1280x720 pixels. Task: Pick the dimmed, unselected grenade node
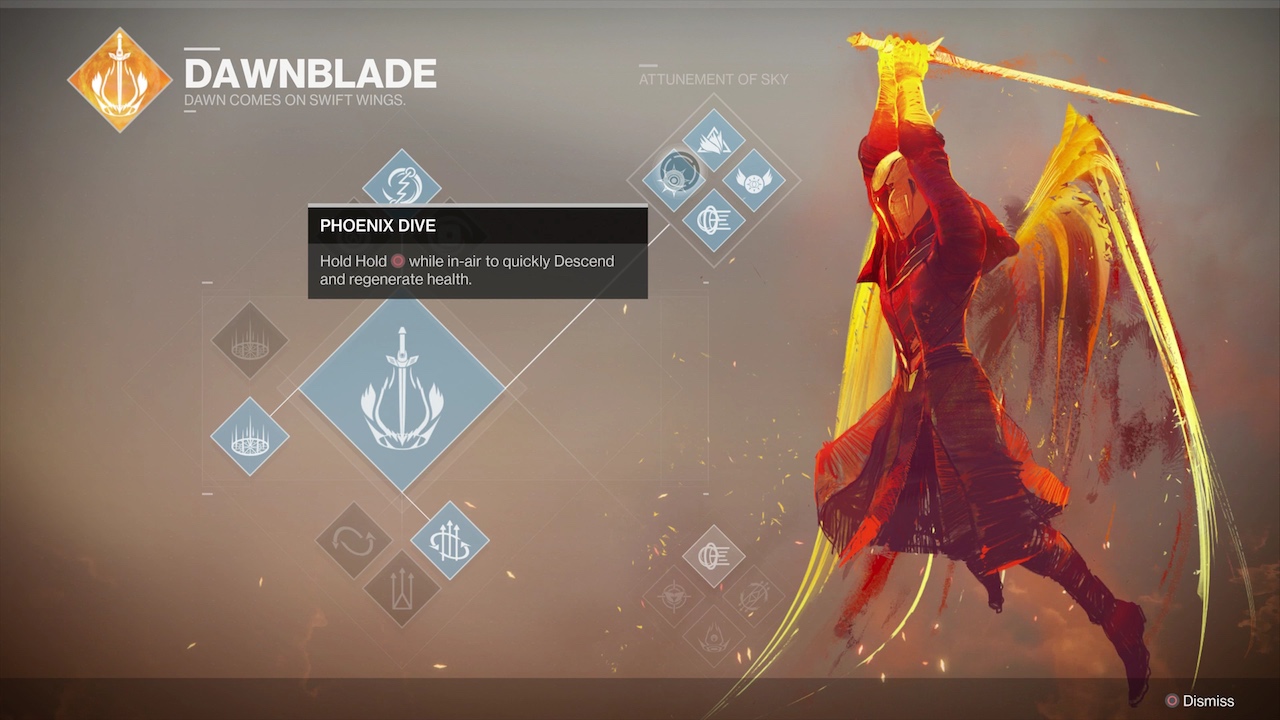[x=250, y=341]
